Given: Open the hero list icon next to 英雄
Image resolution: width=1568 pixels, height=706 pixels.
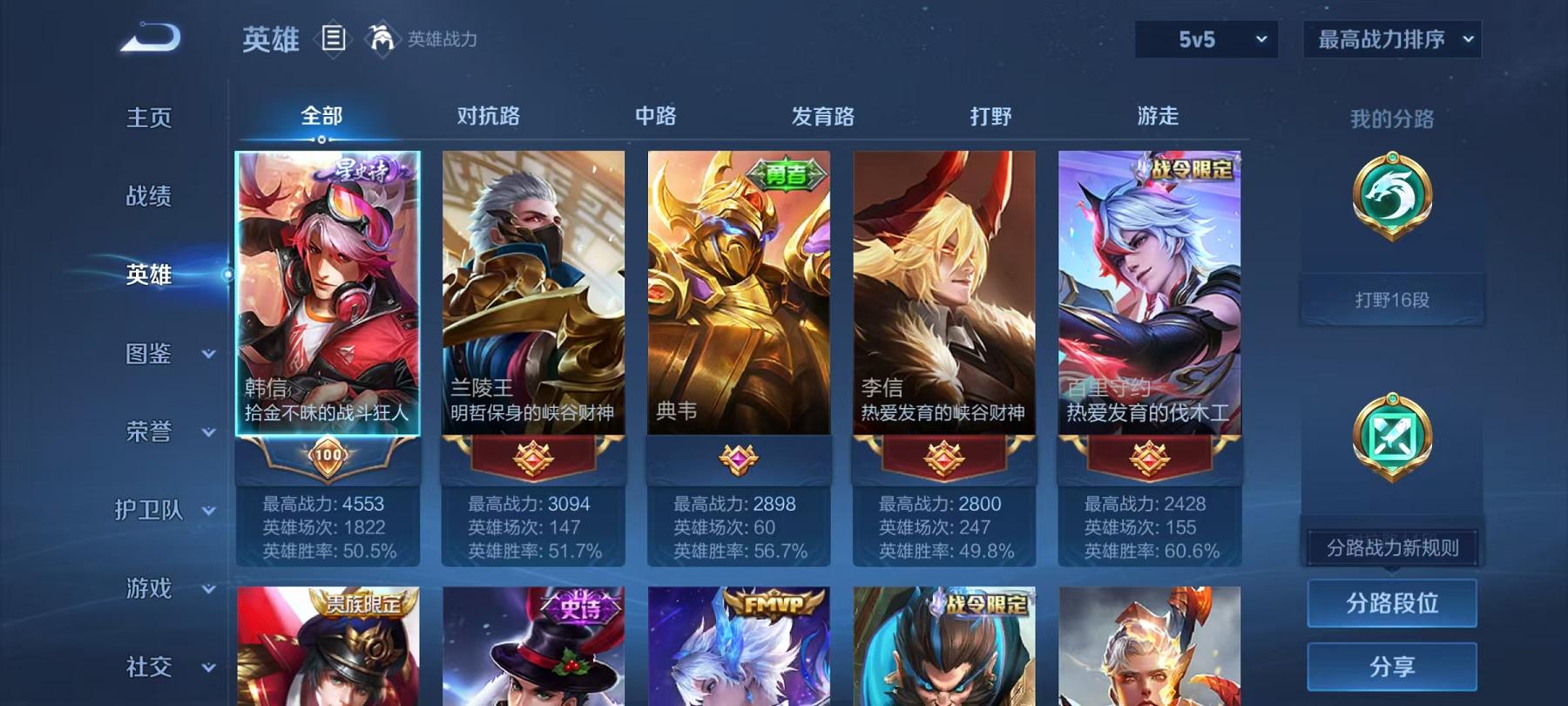Looking at the screenshot, I should click(x=335, y=37).
